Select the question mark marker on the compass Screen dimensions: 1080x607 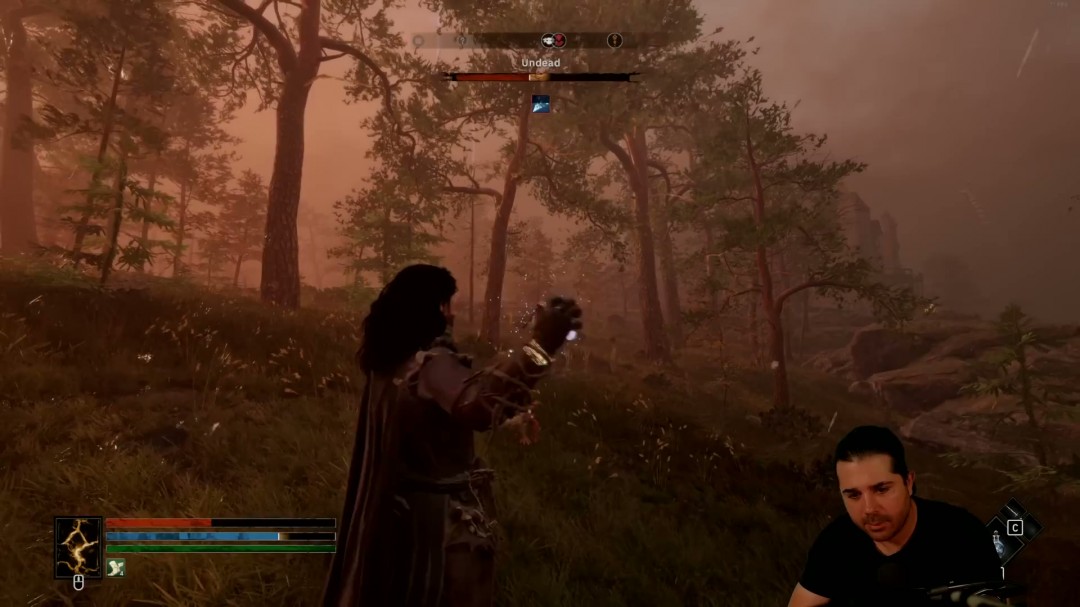462,41
